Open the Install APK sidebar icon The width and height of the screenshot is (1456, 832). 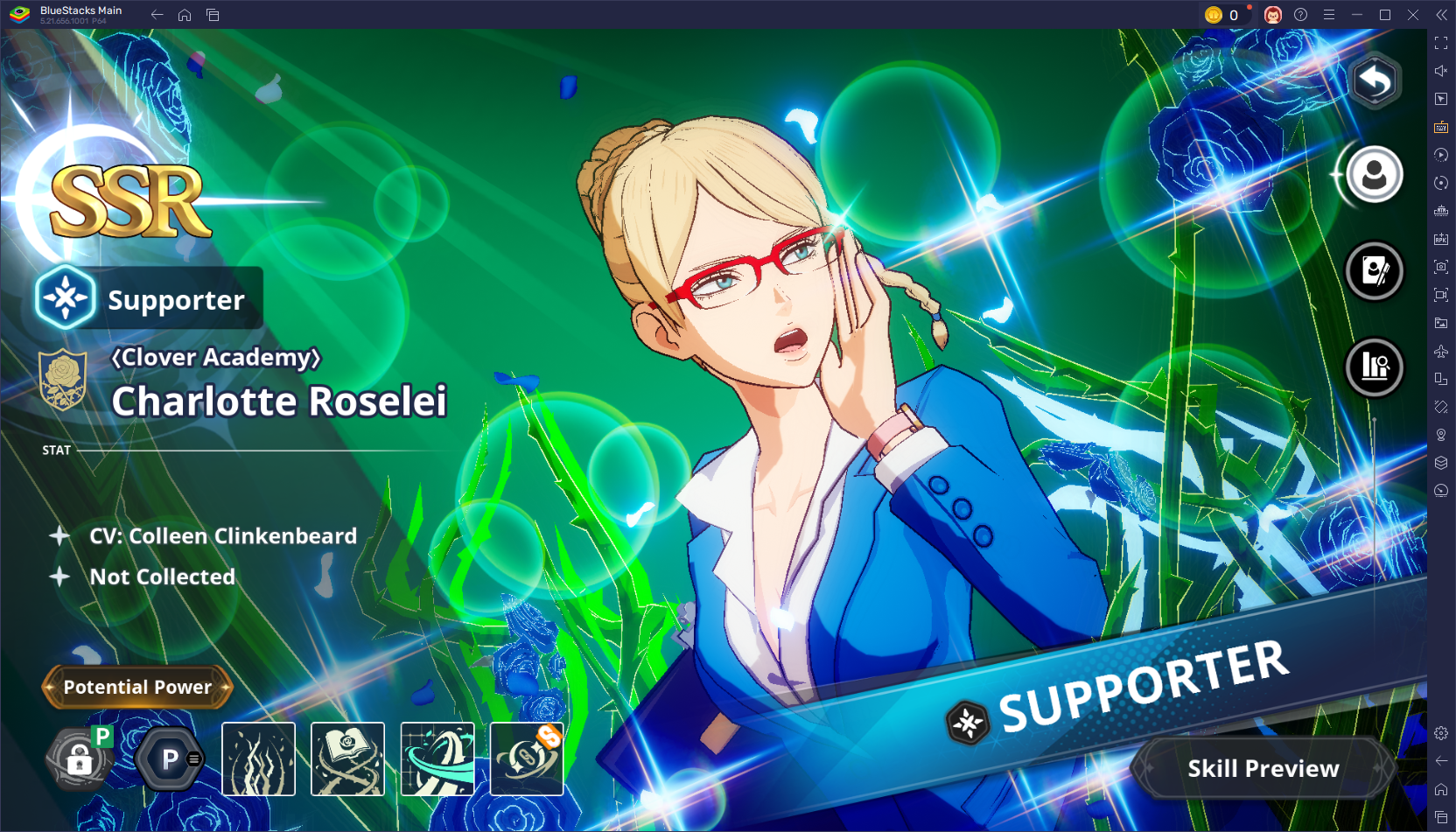point(1441,238)
